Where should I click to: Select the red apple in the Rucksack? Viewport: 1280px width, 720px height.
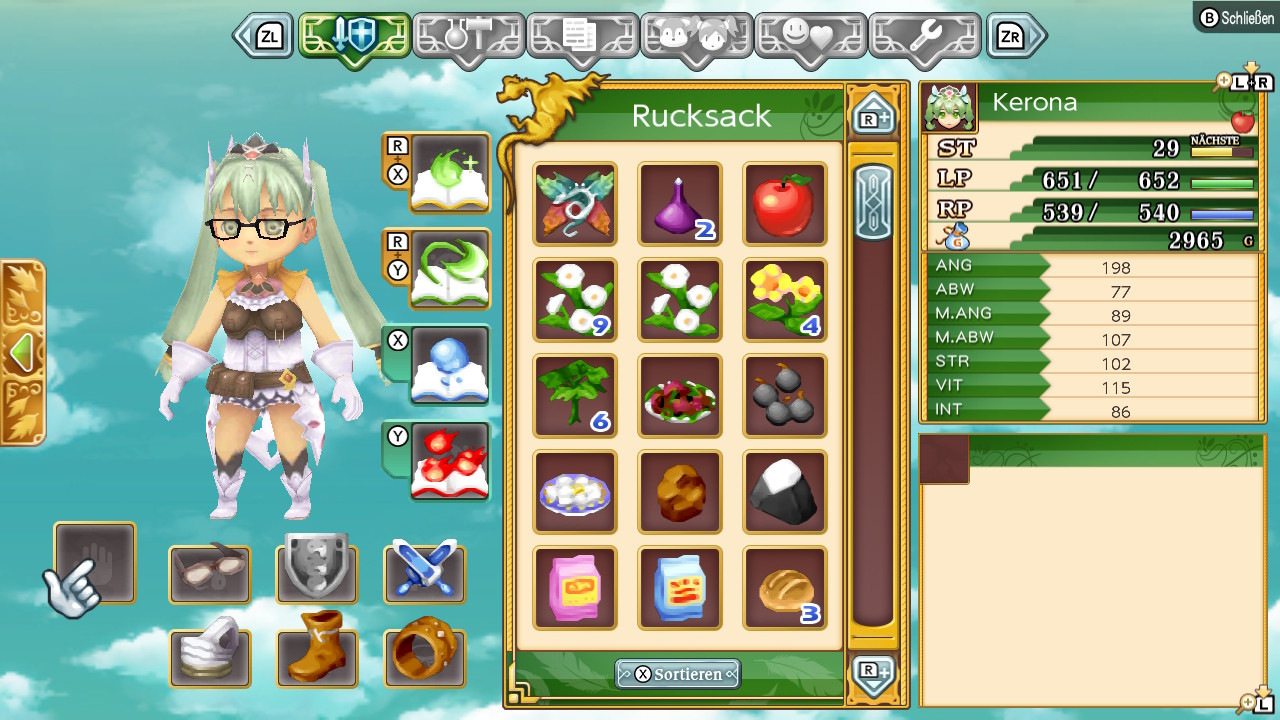(784, 203)
